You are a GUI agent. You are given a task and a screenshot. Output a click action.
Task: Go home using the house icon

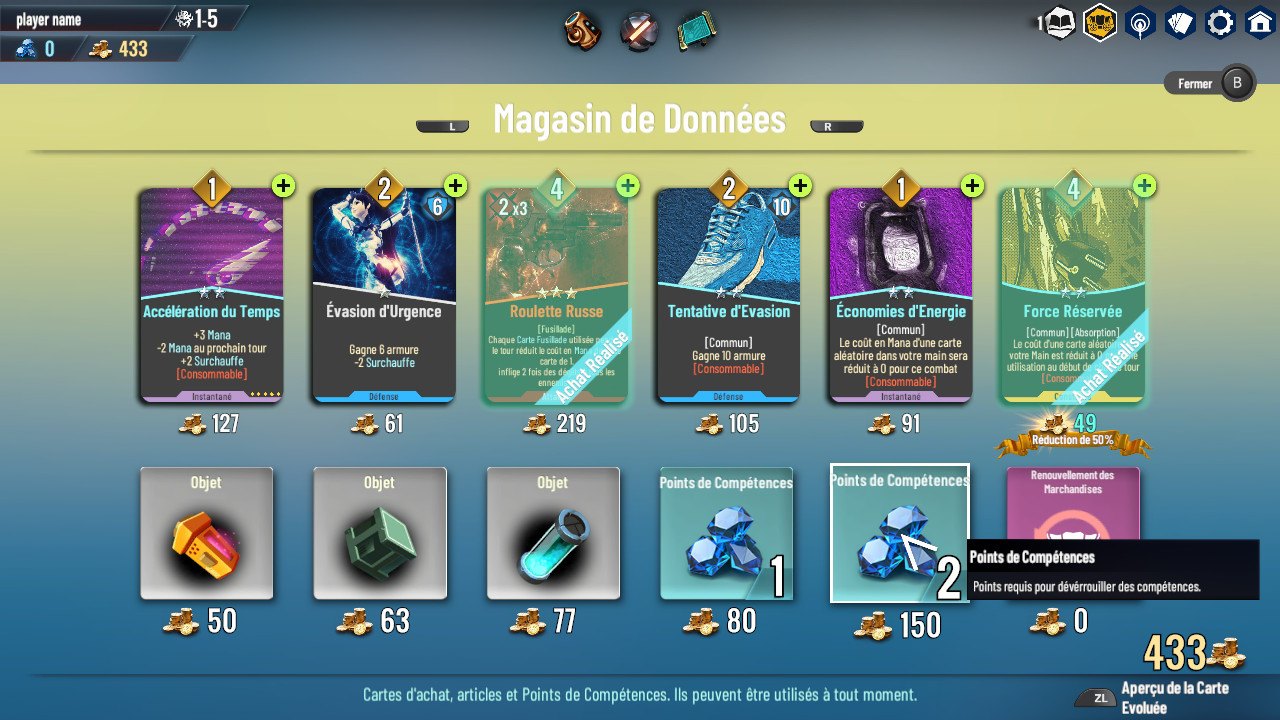[1259, 22]
